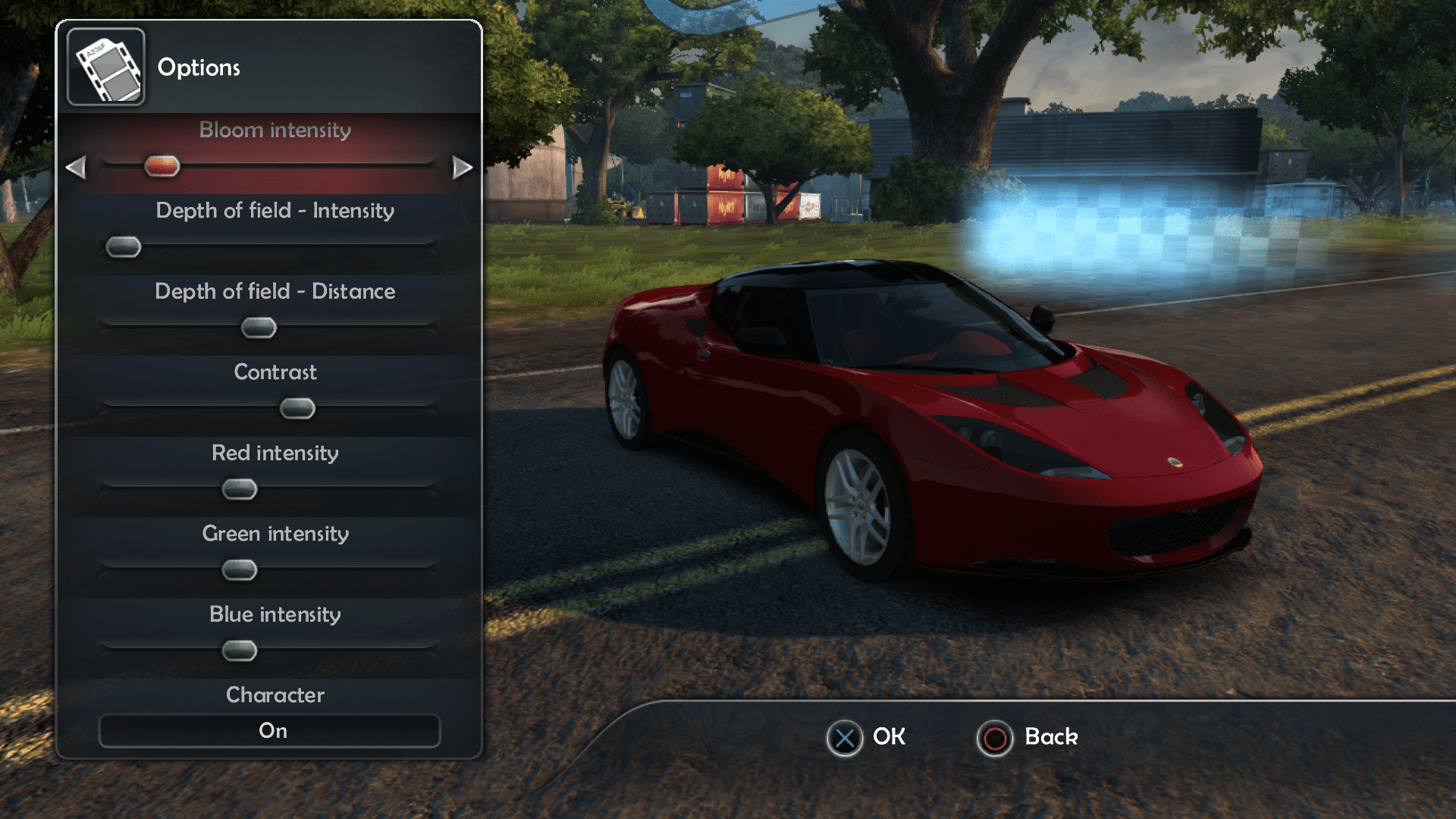Toggle the Character On setting
This screenshot has width=1456, height=819.
coord(269,731)
